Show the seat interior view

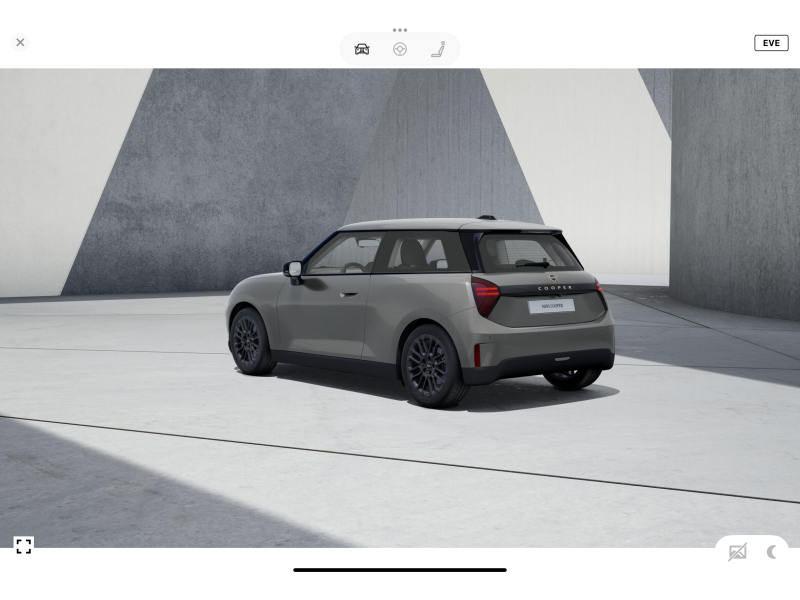click(x=438, y=49)
